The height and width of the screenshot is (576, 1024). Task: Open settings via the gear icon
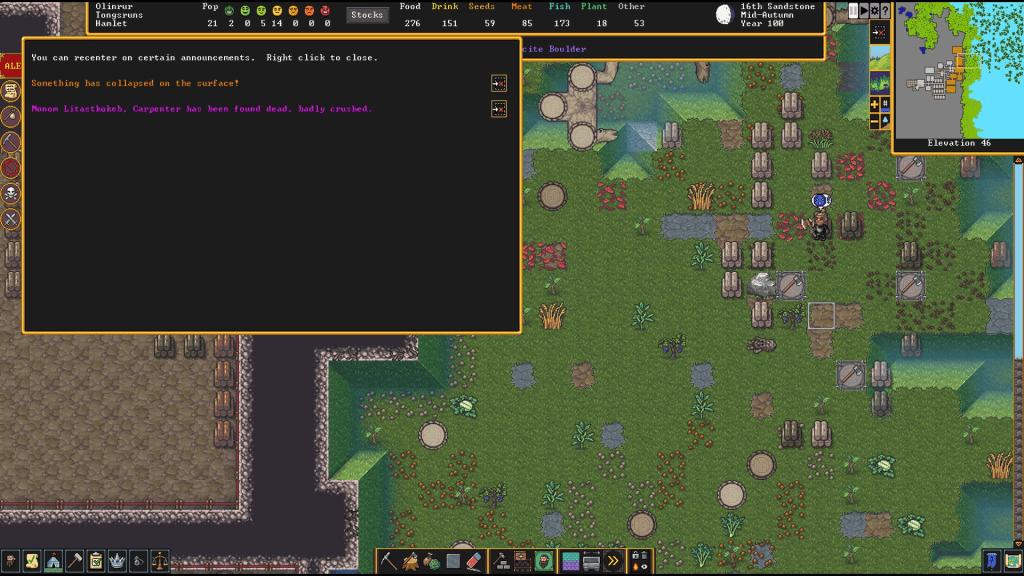point(875,11)
